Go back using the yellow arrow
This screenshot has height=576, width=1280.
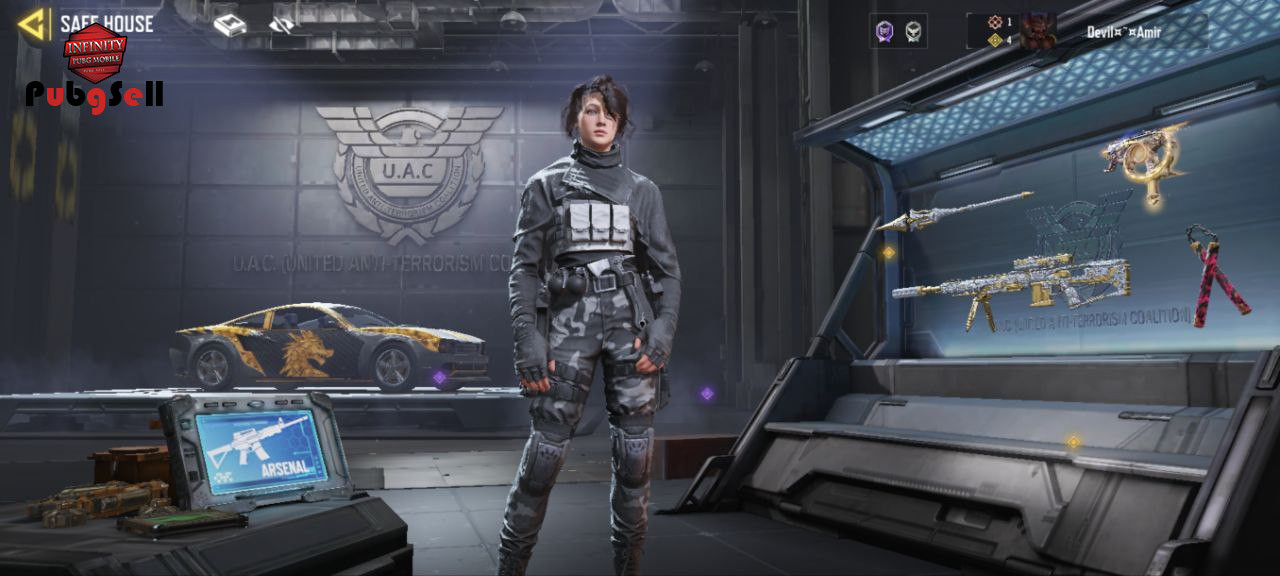[34, 24]
